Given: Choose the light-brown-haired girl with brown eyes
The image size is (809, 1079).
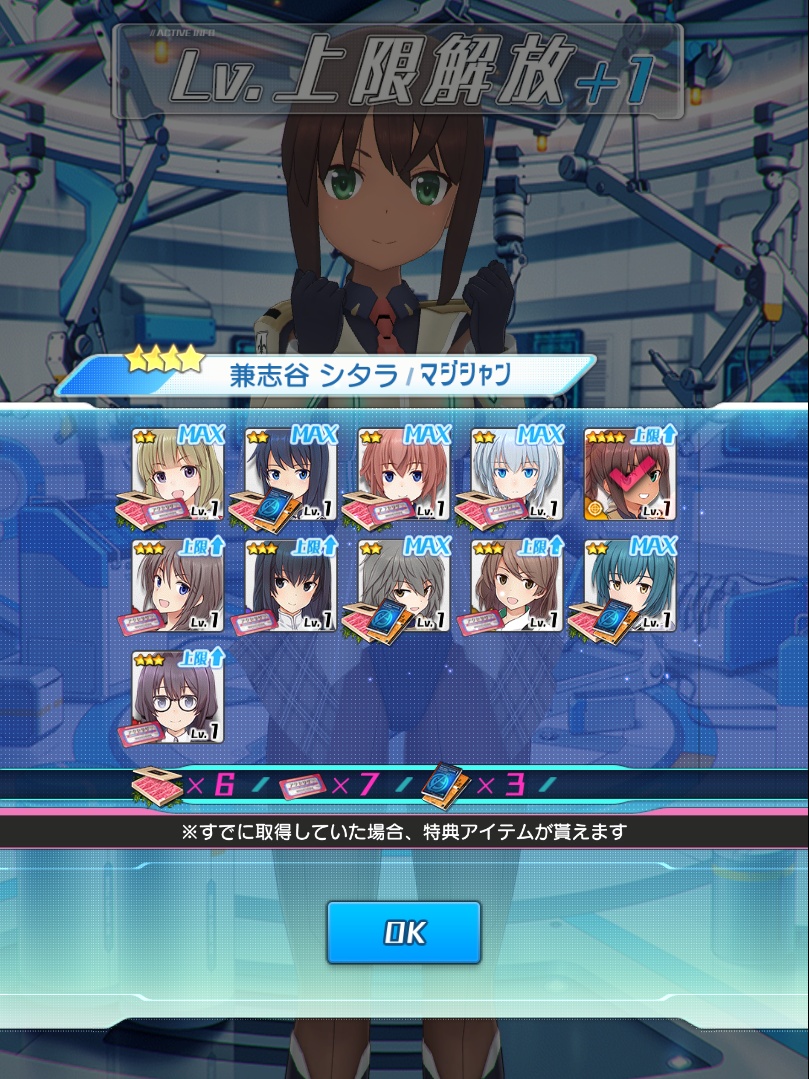Looking at the screenshot, I should [517, 587].
